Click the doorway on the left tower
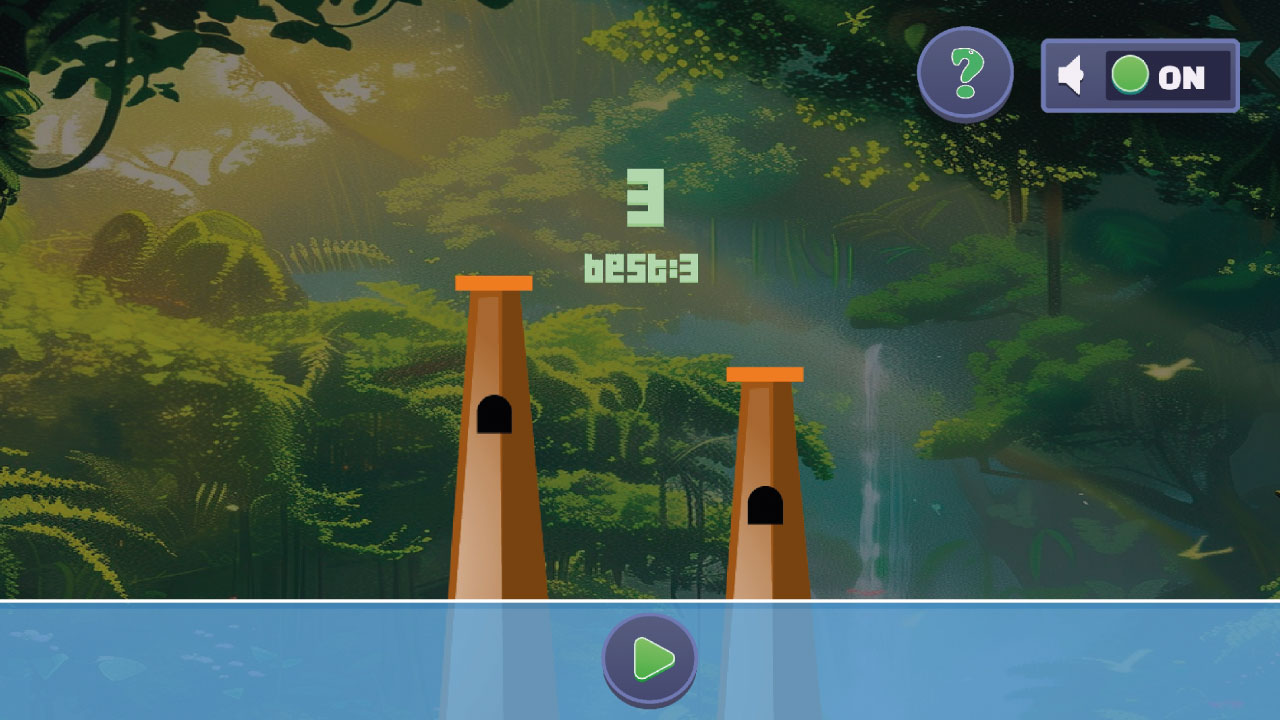This screenshot has width=1280, height=720. (x=494, y=414)
